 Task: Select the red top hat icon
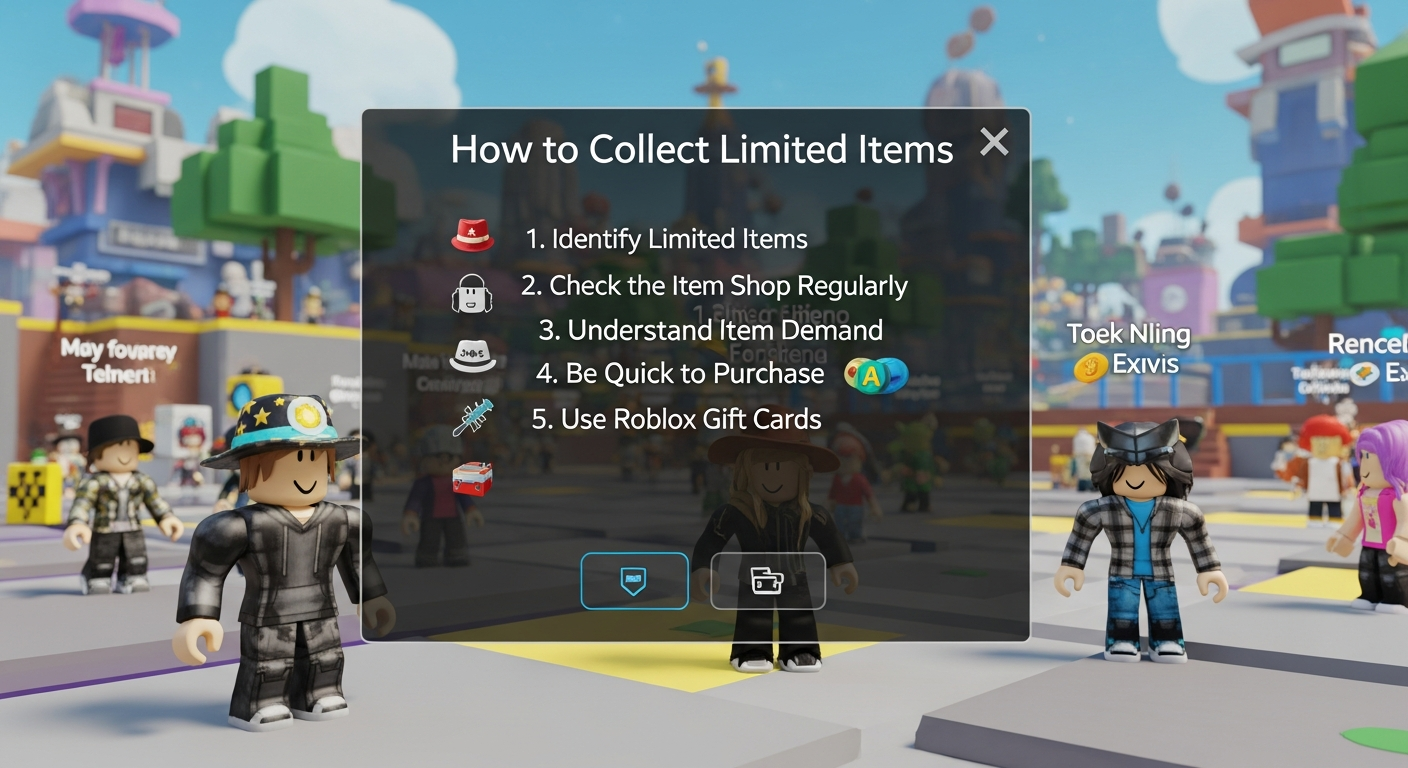pyautogui.click(x=471, y=232)
